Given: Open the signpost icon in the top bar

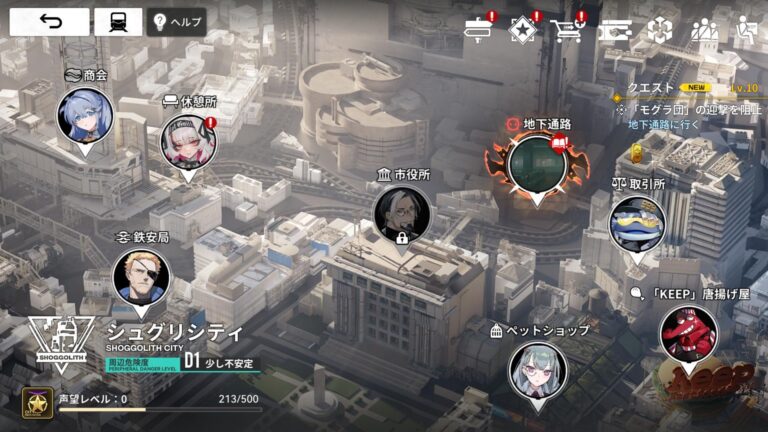Looking at the screenshot, I should pyautogui.click(x=479, y=30).
